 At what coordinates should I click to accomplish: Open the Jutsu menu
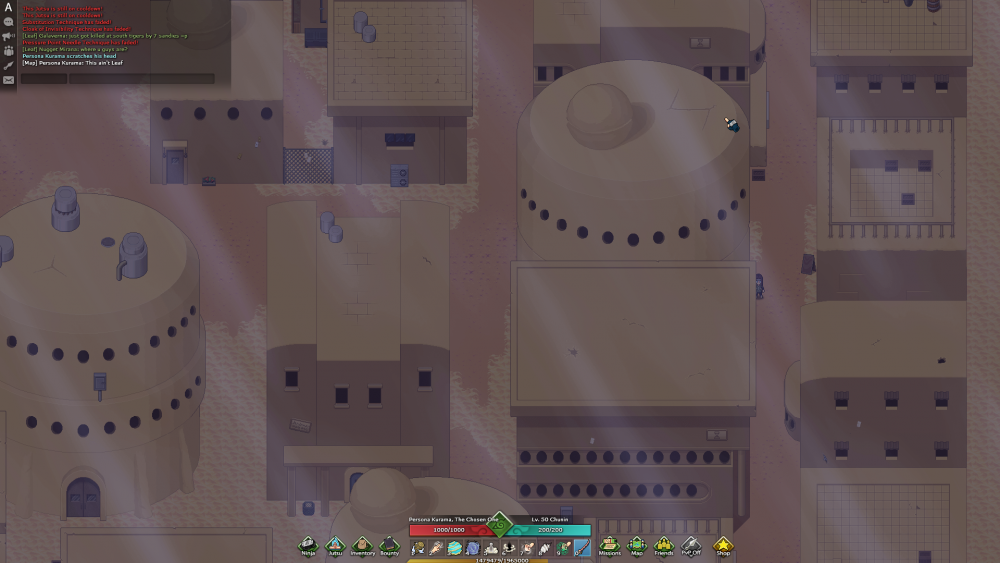click(x=335, y=545)
